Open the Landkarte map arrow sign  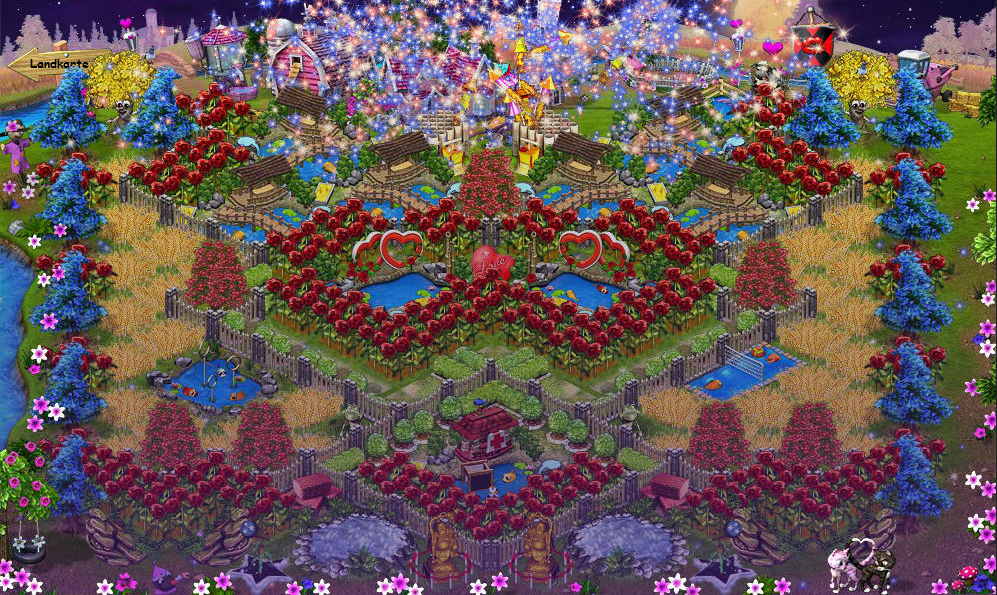[55, 63]
